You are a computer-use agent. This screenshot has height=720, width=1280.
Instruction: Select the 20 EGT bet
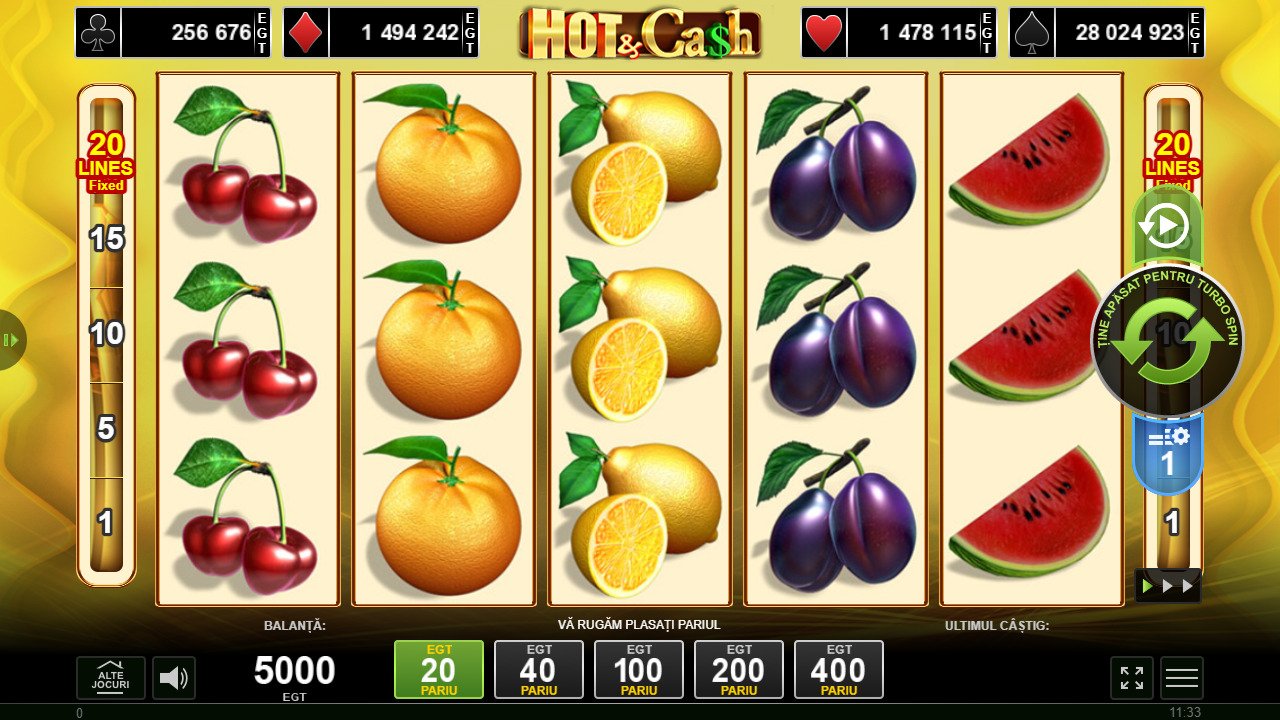[x=439, y=669]
